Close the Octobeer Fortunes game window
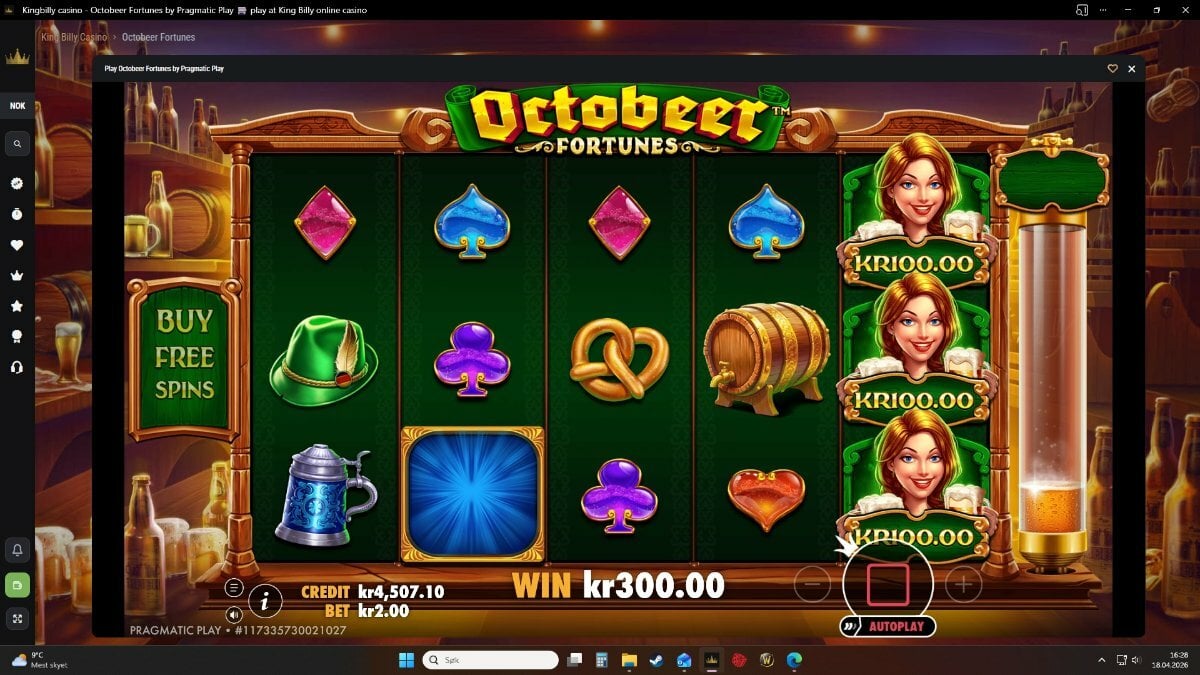Image resolution: width=1200 pixels, height=675 pixels. [x=1132, y=69]
